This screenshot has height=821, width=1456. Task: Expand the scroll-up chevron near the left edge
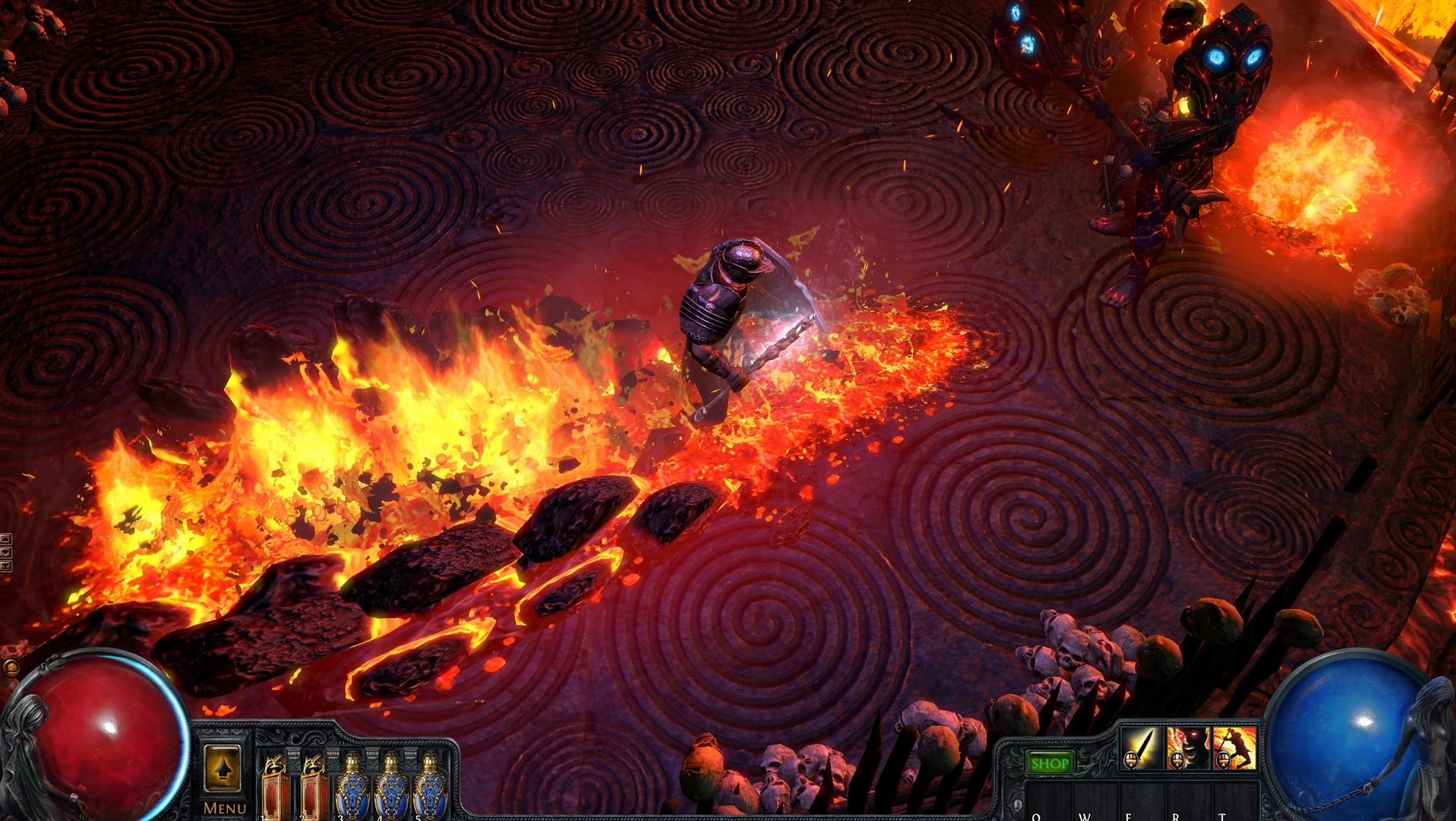[x=6, y=538]
